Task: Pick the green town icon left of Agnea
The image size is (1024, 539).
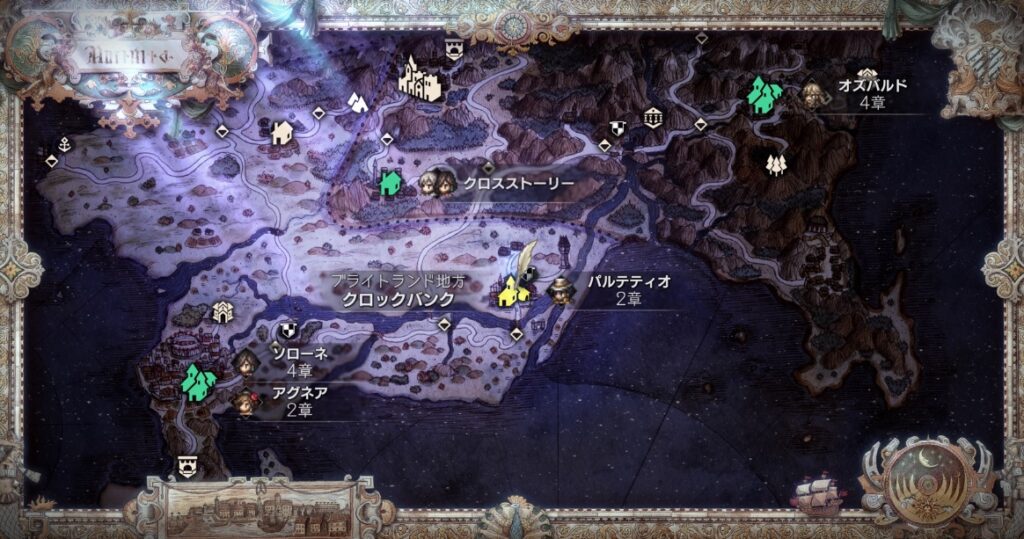Action: 198,381
